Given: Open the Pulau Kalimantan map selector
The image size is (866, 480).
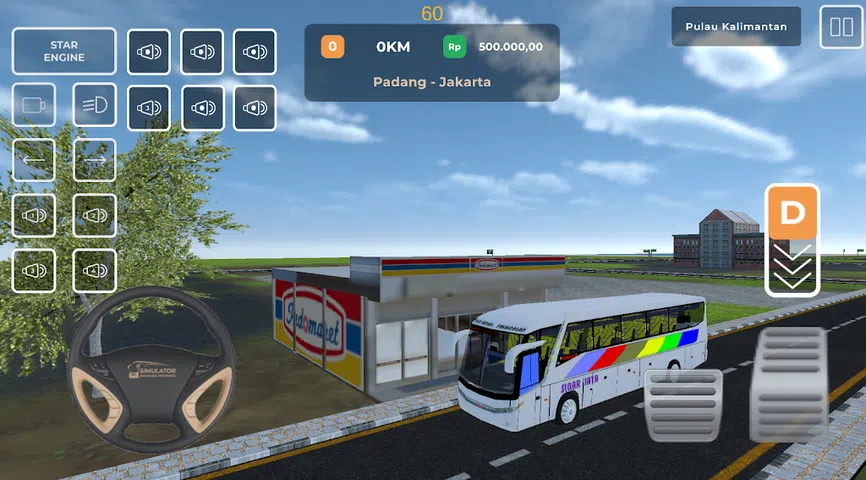Looking at the screenshot, I should tap(736, 27).
